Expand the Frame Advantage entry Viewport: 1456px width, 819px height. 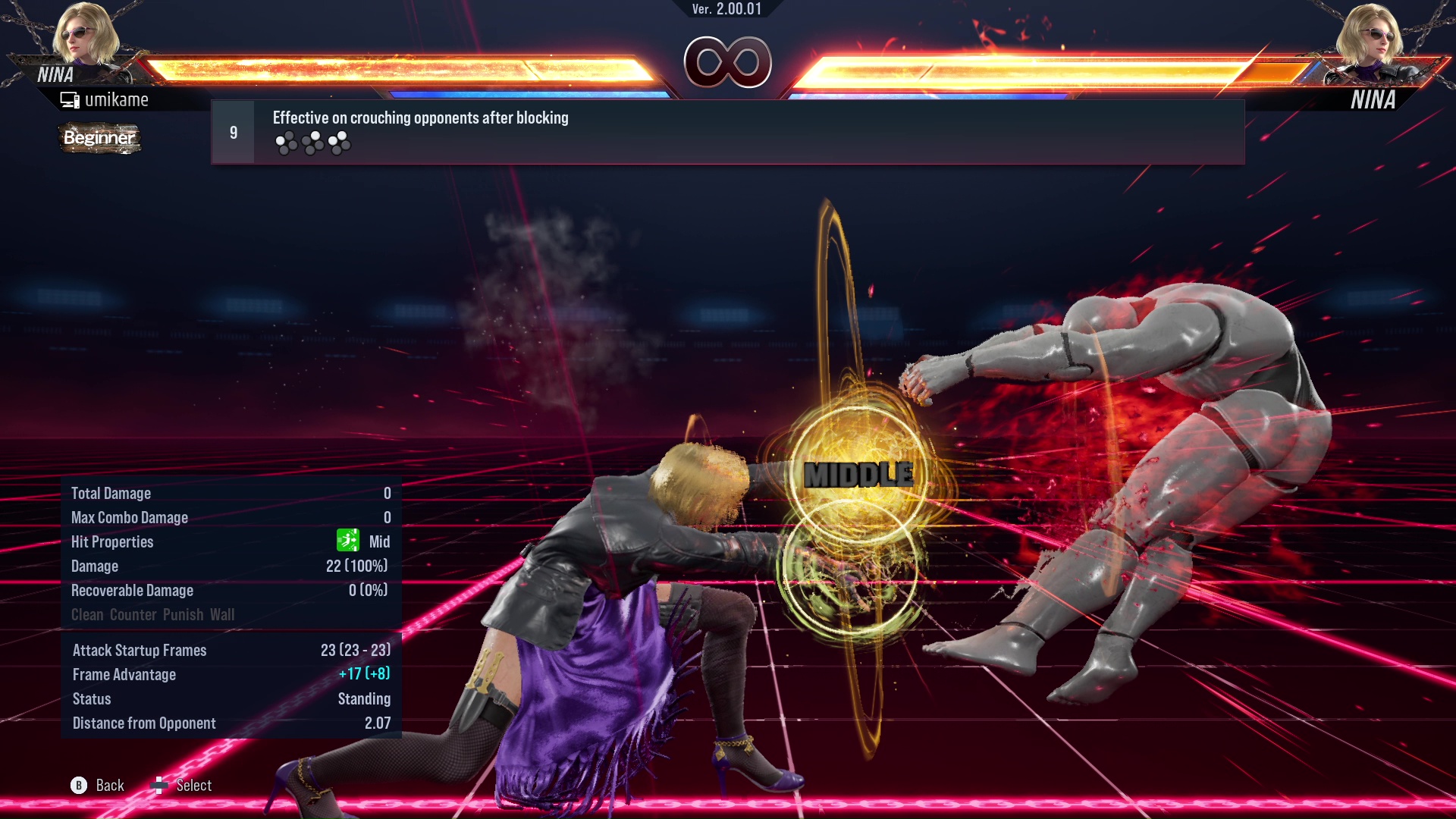pos(124,674)
